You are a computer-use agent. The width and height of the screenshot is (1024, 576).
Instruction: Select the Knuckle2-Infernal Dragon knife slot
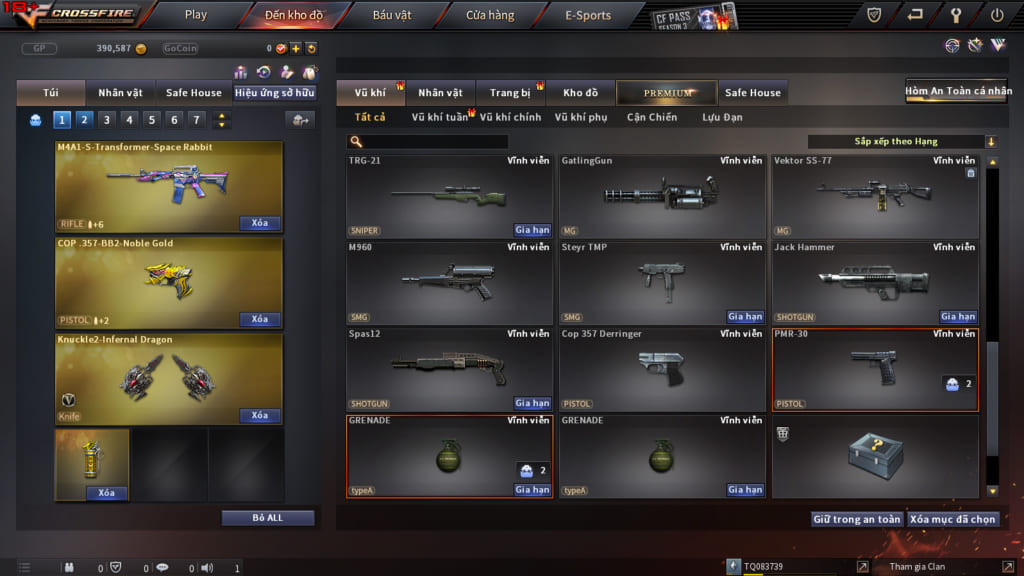click(x=169, y=378)
